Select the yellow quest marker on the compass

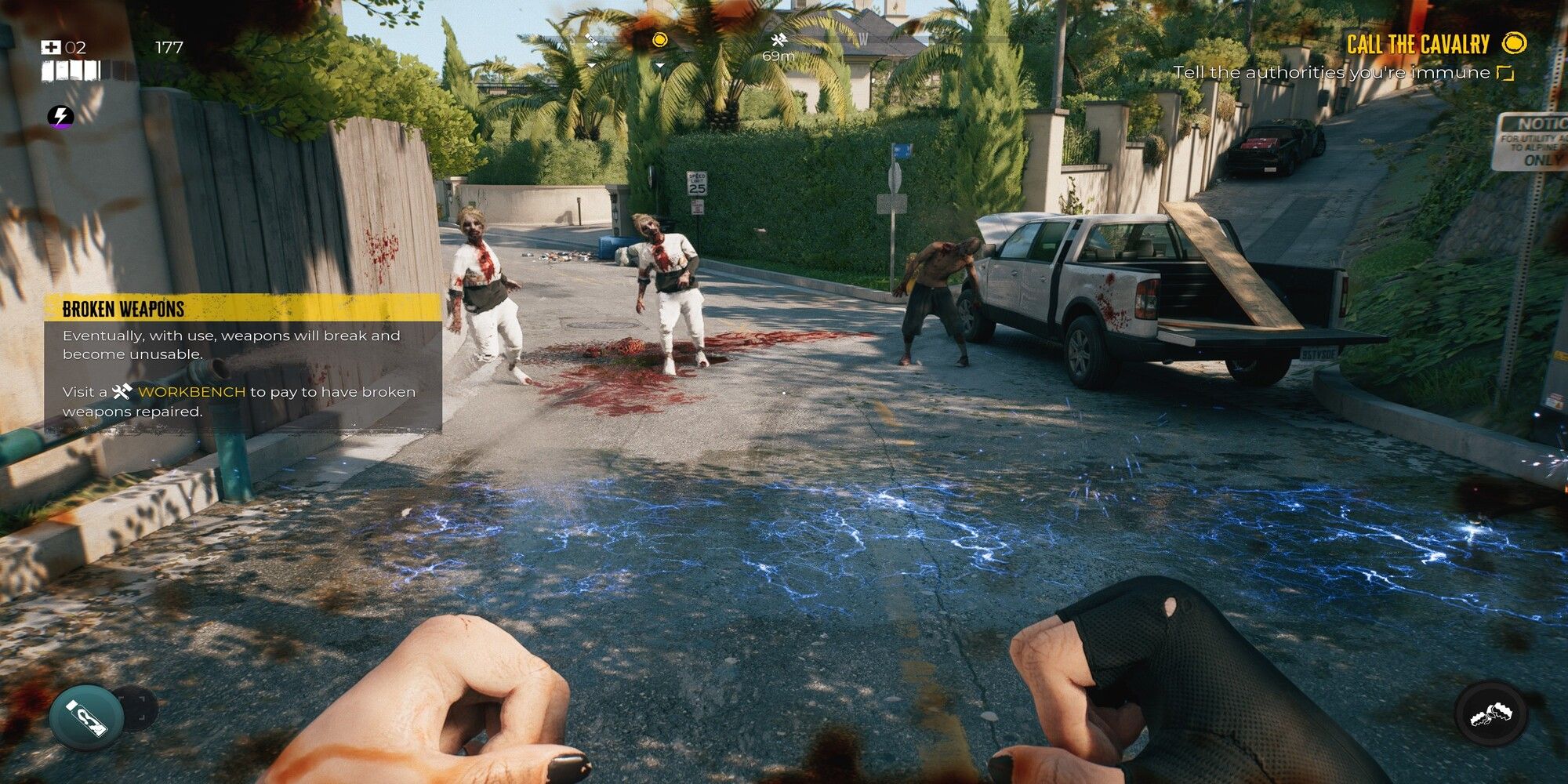[x=660, y=41]
